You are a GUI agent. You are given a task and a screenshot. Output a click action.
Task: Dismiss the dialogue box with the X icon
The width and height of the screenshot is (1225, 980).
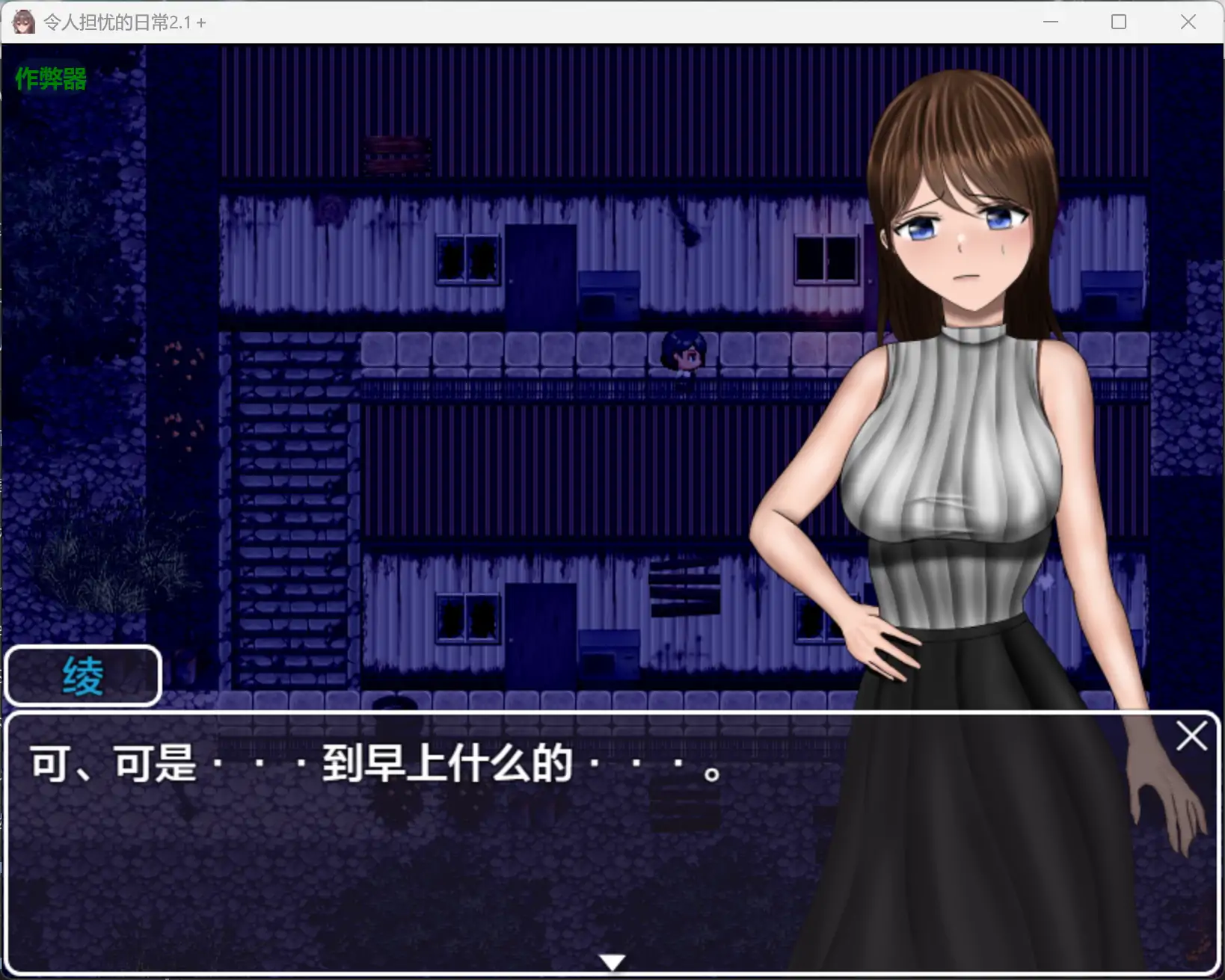point(1192,736)
